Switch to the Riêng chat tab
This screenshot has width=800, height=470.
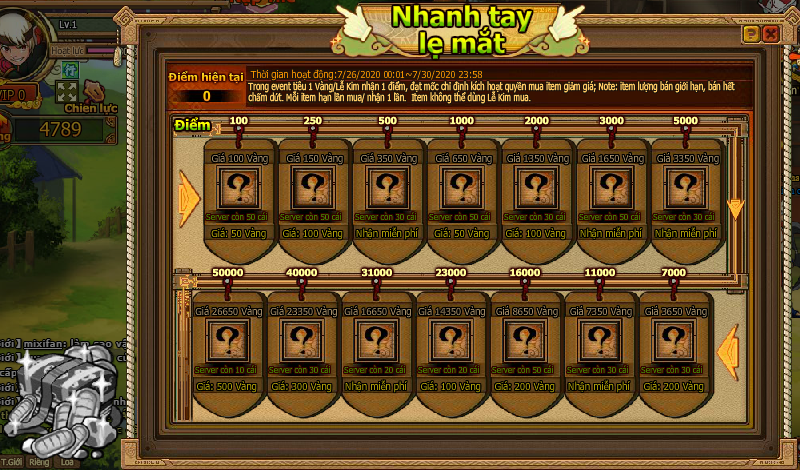(x=40, y=463)
